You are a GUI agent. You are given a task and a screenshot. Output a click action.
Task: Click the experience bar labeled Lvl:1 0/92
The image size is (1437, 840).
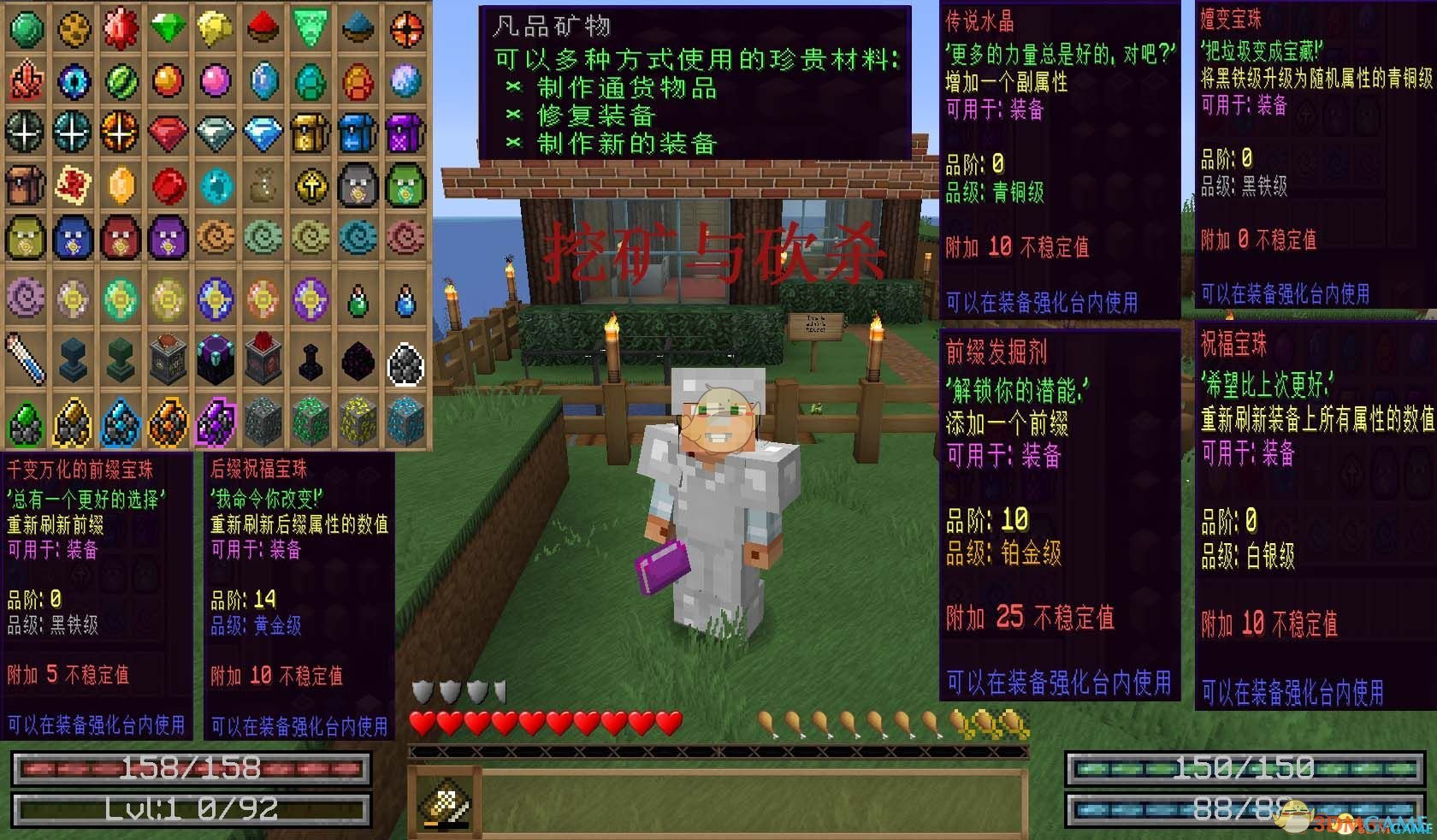click(x=188, y=802)
